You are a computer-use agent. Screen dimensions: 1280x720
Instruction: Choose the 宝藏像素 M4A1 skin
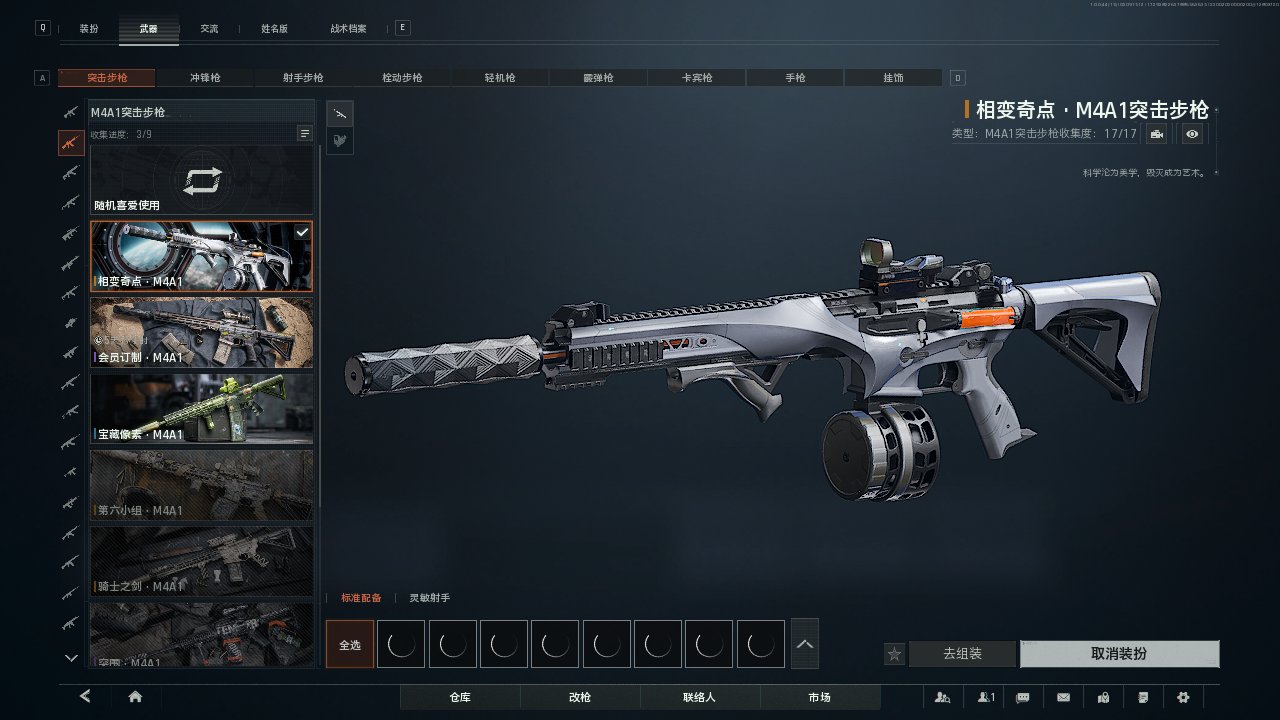(202, 409)
